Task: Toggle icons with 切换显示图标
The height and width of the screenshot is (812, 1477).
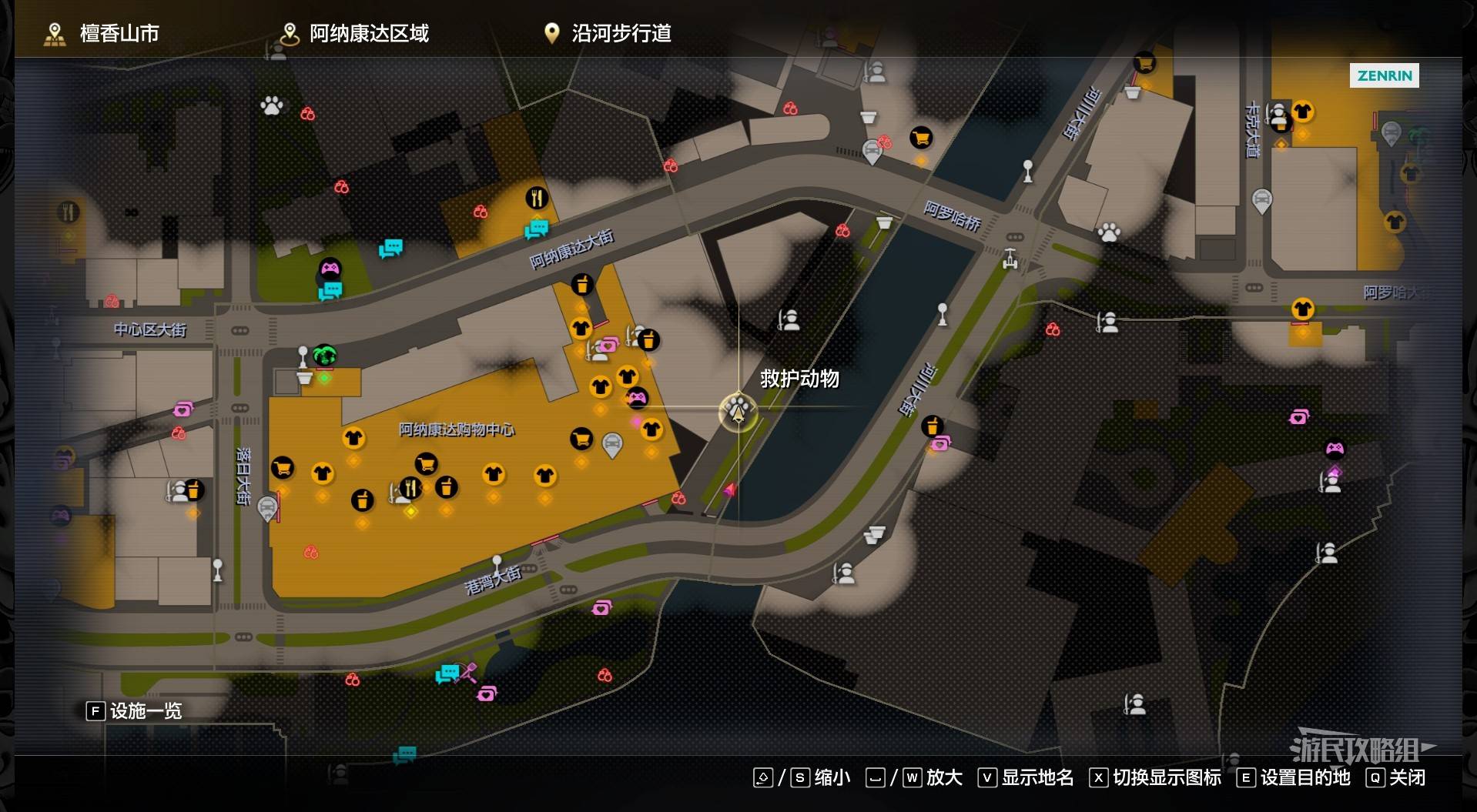Action: click(1155, 777)
